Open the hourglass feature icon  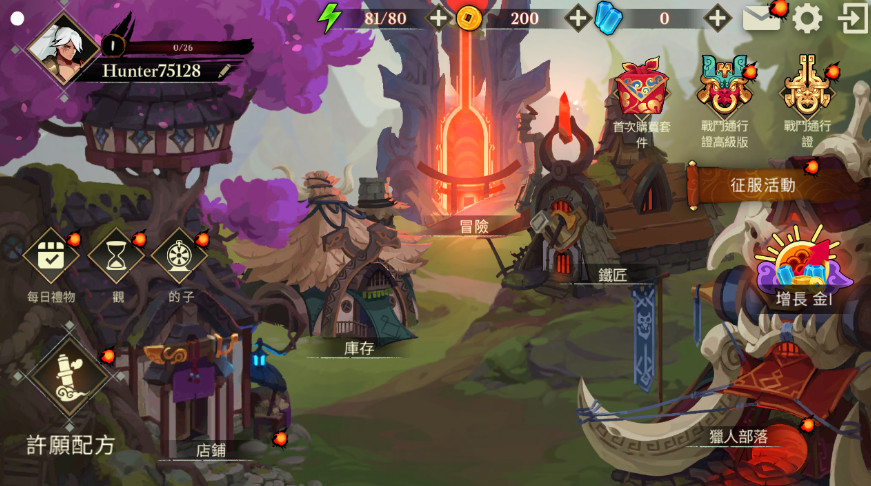pyautogui.click(x=117, y=256)
